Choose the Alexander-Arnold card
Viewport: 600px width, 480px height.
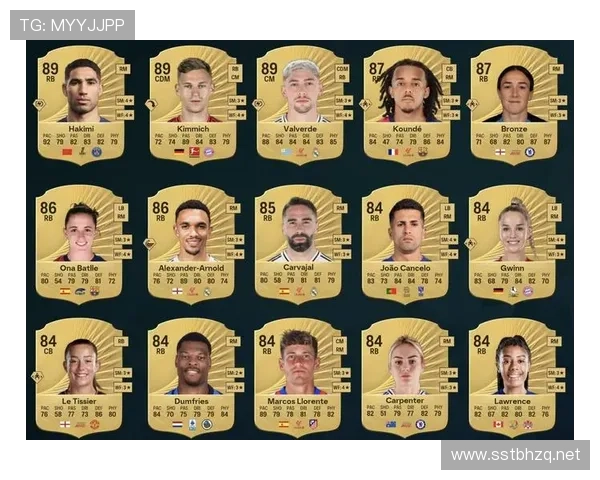[x=193, y=242]
